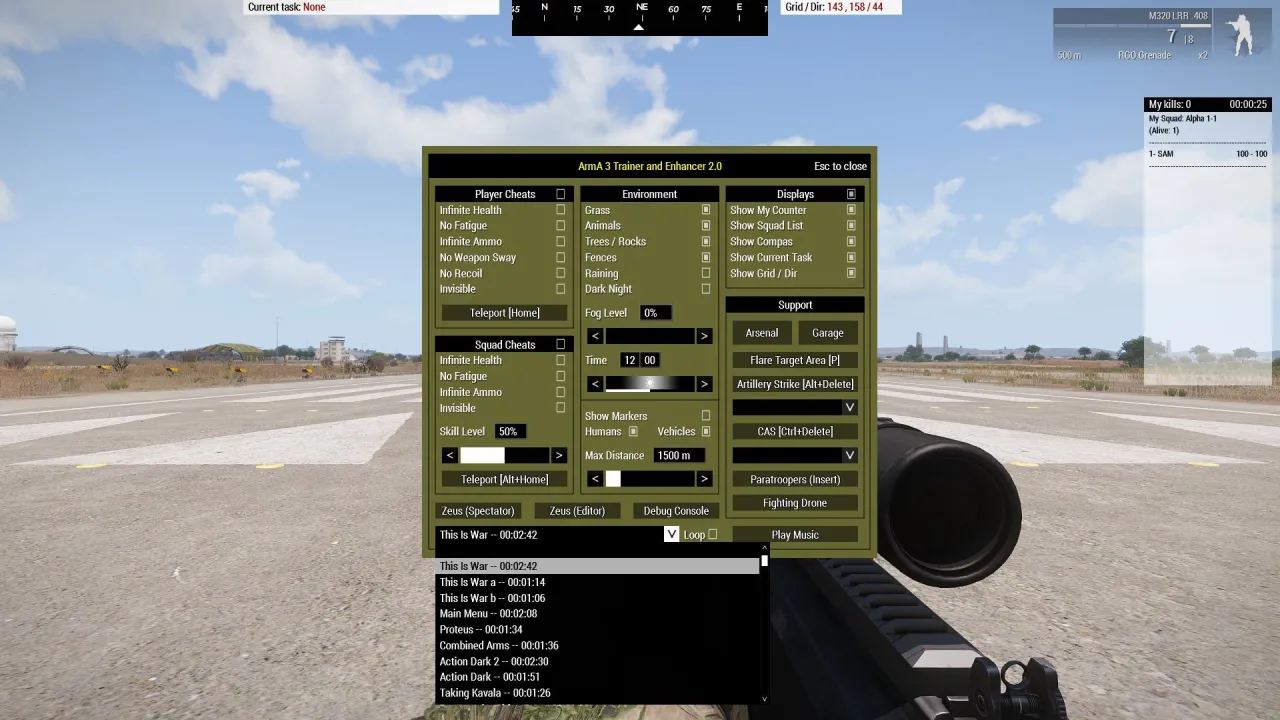Screen dimensions: 1280x720
Task: Open the Arsenal
Action: coord(761,332)
